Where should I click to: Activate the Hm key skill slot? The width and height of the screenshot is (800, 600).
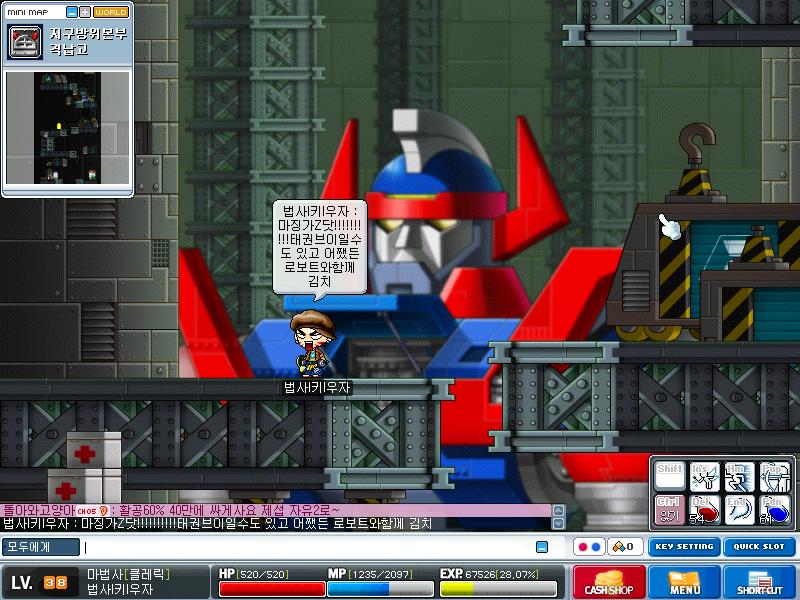740,475
